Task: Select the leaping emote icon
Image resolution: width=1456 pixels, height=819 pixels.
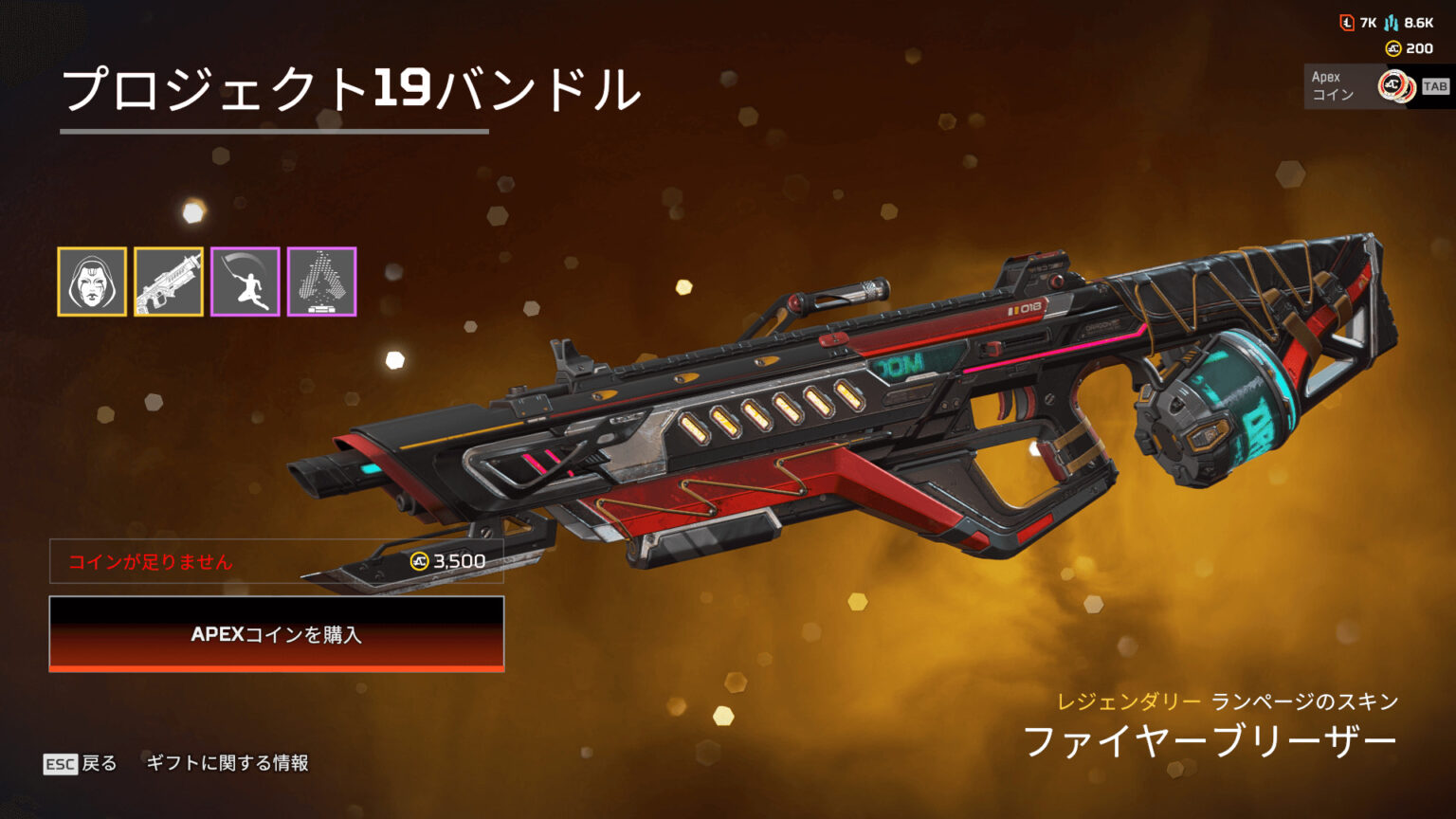Action: coord(245,282)
